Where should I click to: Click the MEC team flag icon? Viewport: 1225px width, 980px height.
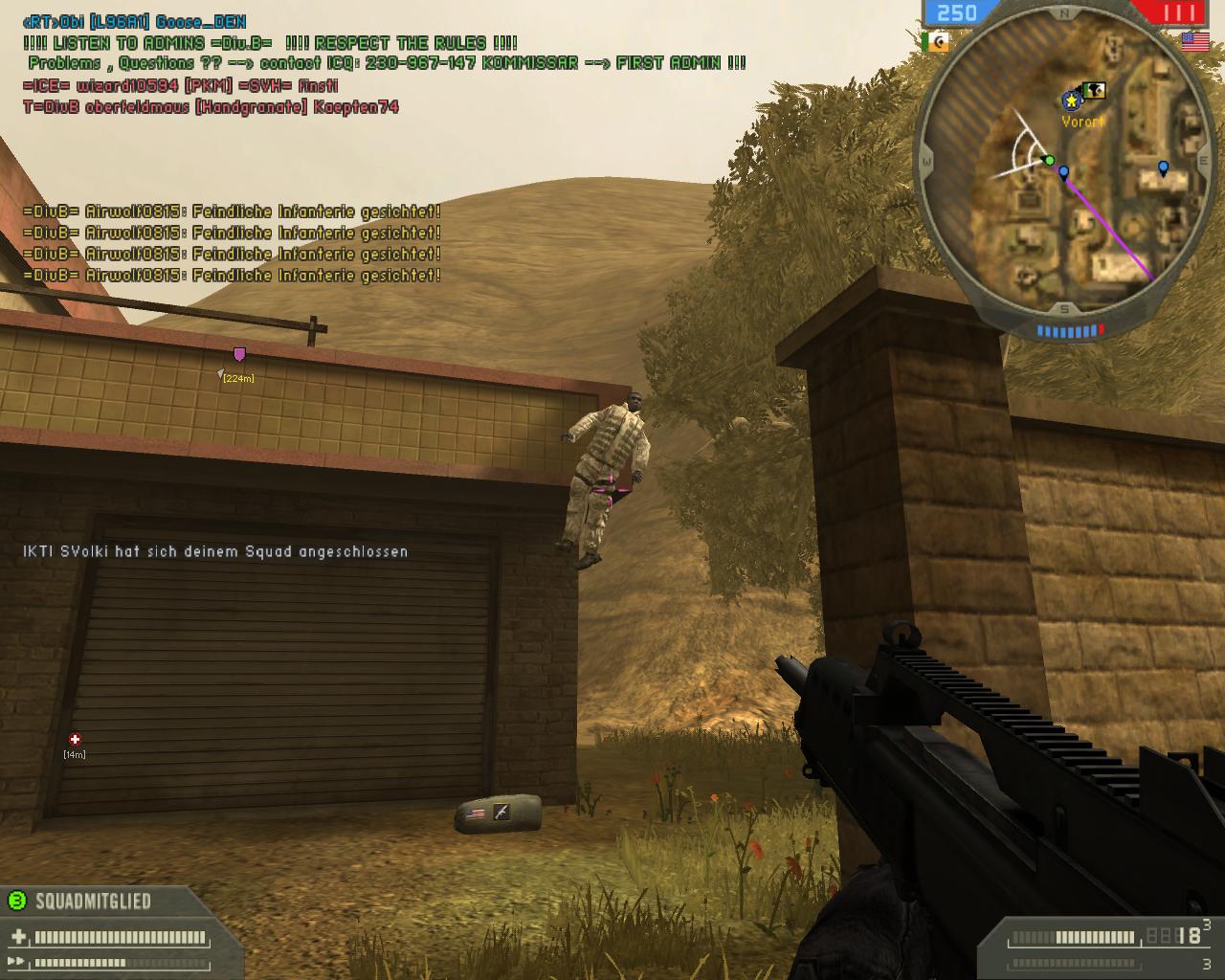click(x=934, y=41)
